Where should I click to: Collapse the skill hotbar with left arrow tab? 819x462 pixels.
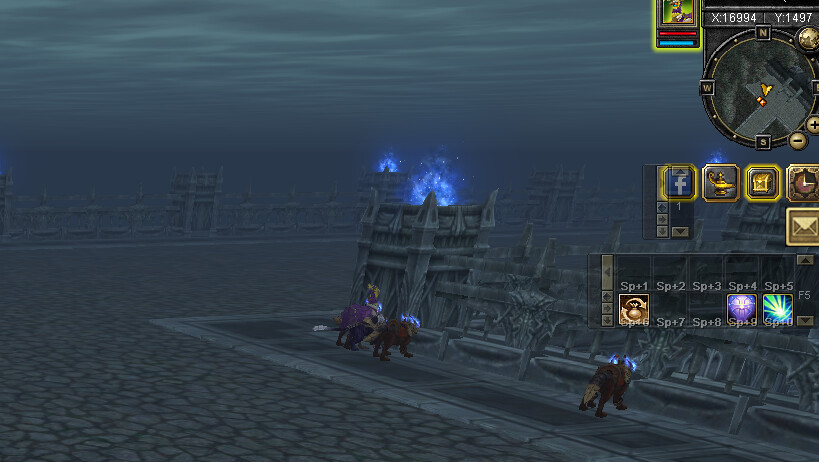(607, 268)
